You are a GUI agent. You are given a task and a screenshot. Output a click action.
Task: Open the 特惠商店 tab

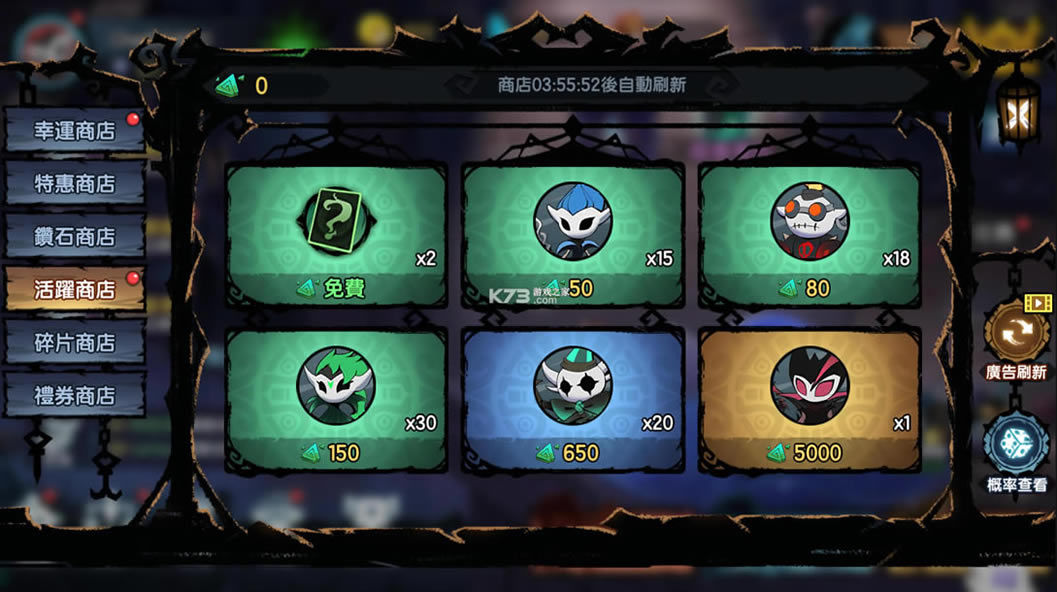75,184
